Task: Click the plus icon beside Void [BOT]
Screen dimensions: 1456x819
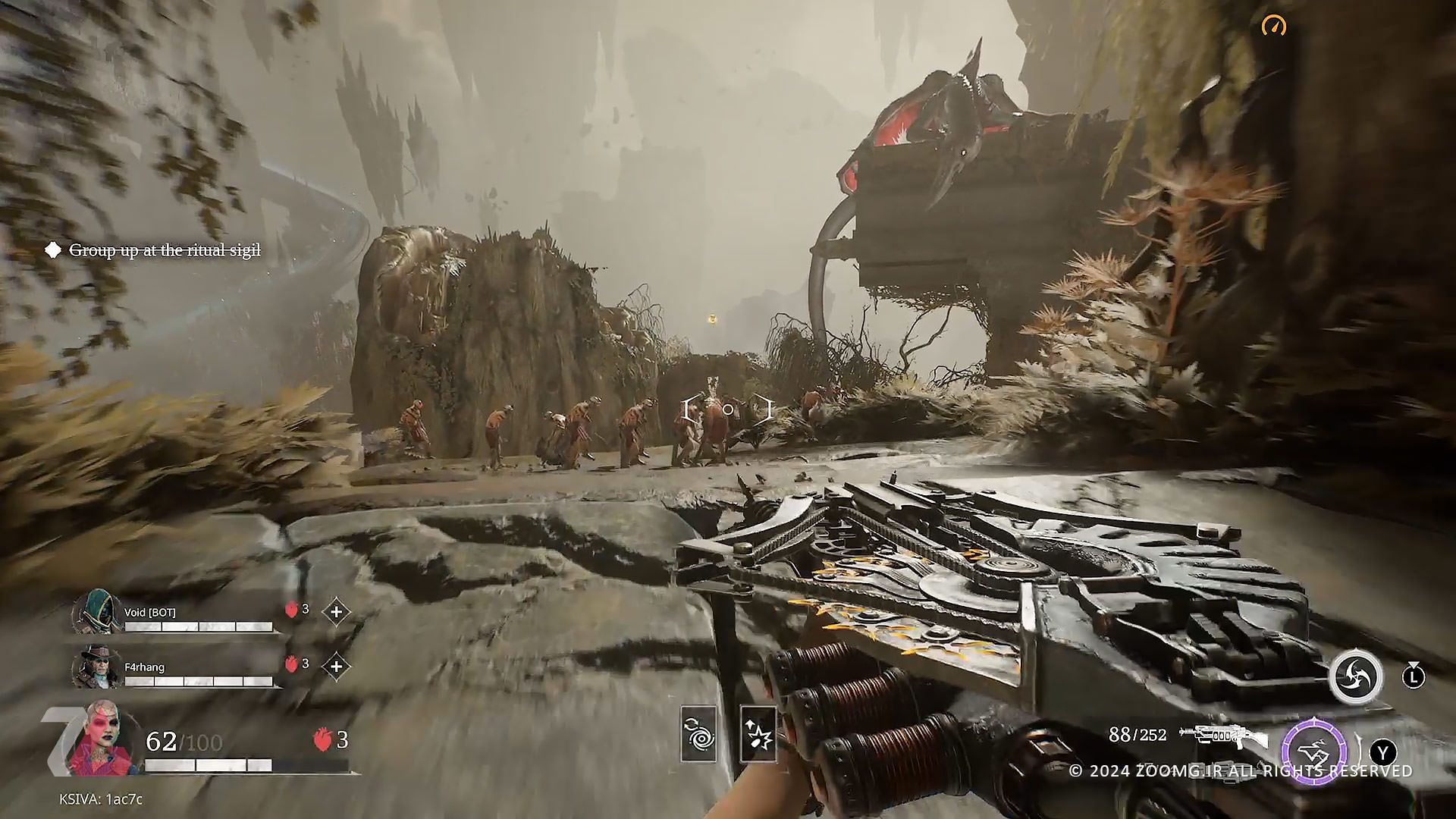Action: [336, 611]
